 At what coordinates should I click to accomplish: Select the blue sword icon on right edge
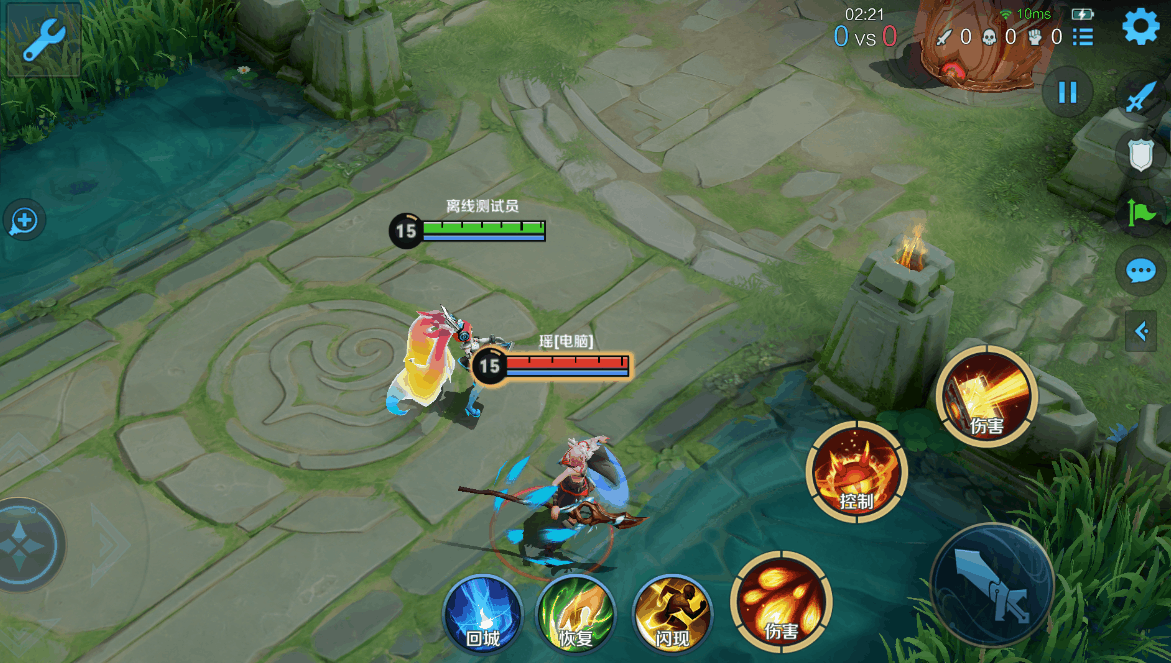1141,96
